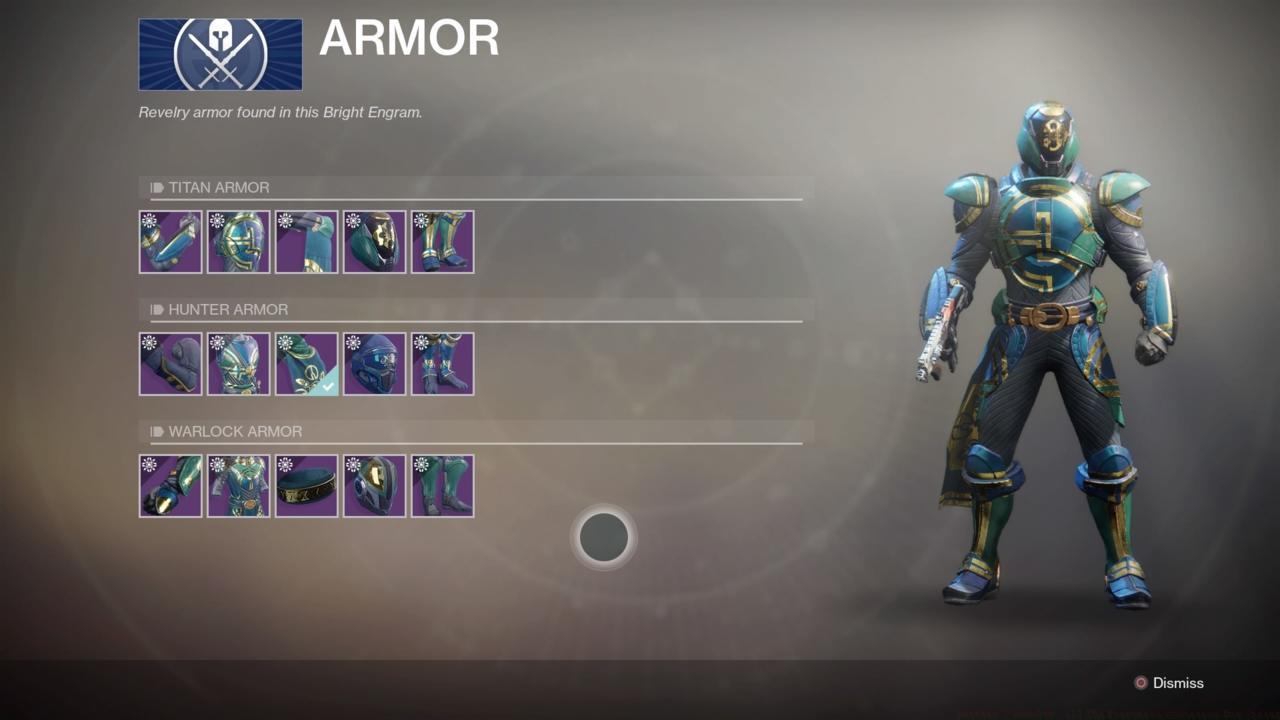
Task: Click the snowflake badge on the Warlock helmet
Action: [352, 466]
